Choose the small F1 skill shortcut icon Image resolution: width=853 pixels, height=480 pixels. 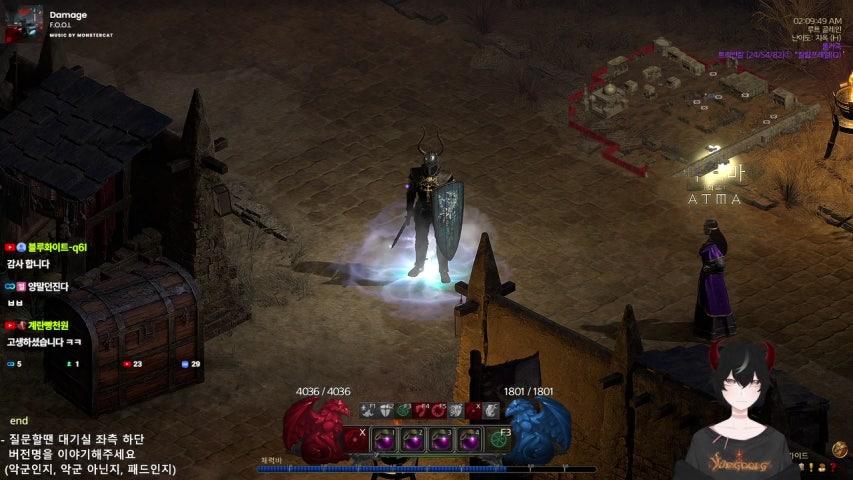click(x=368, y=410)
